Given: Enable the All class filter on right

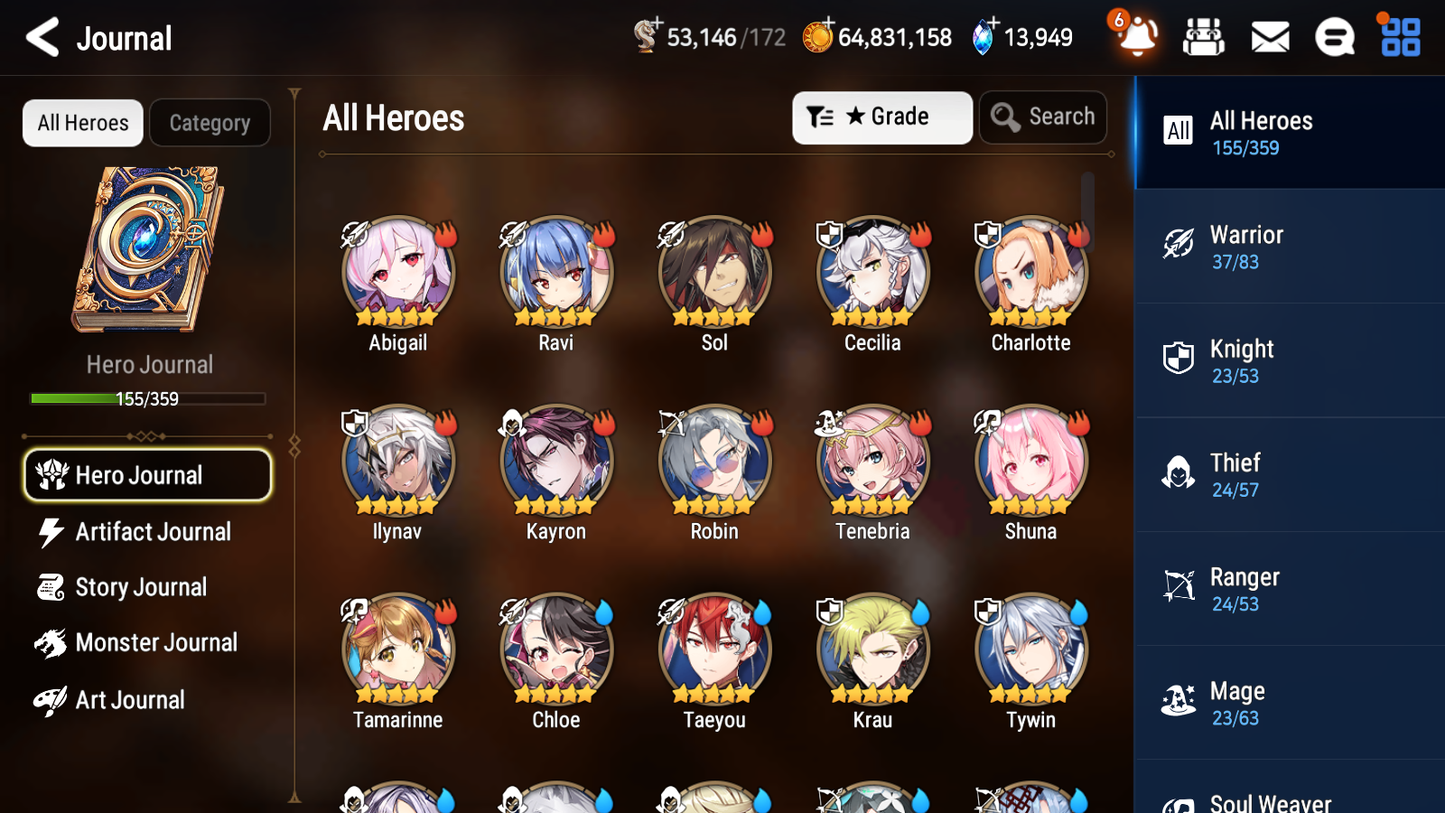Looking at the screenshot, I should [x=1177, y=131].
